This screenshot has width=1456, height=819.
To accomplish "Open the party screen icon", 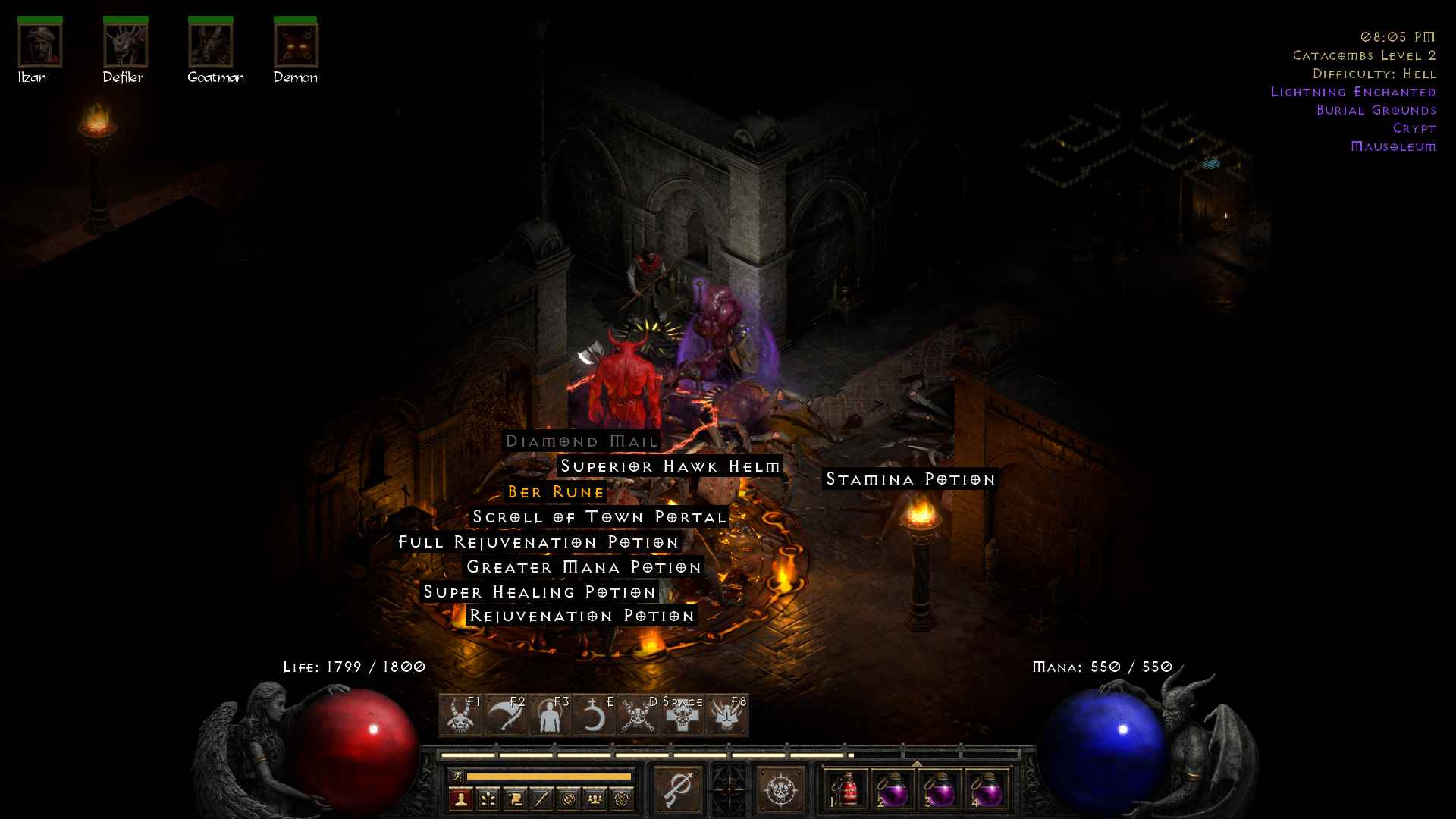I will 595,799.
